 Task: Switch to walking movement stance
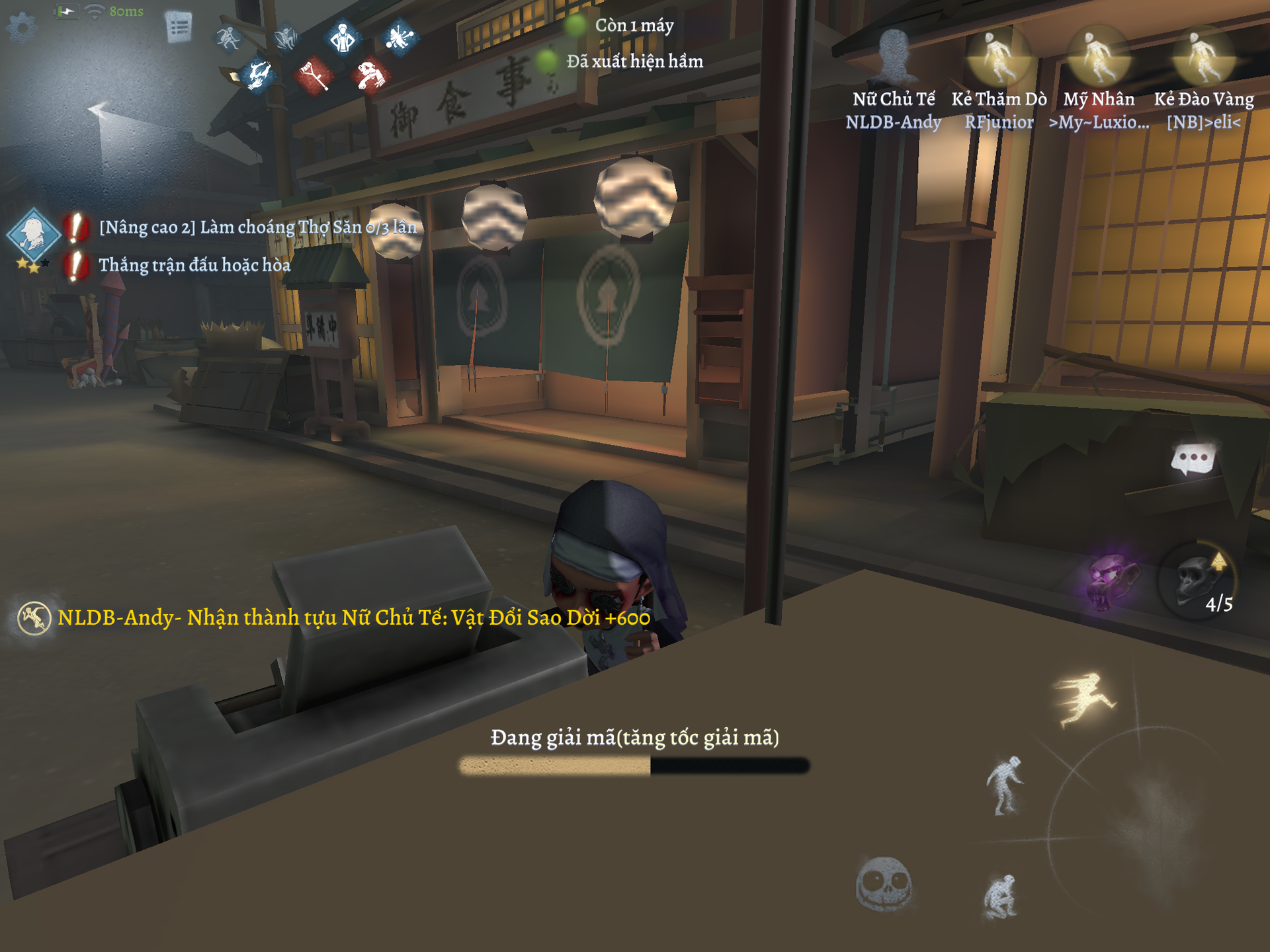1004,785
